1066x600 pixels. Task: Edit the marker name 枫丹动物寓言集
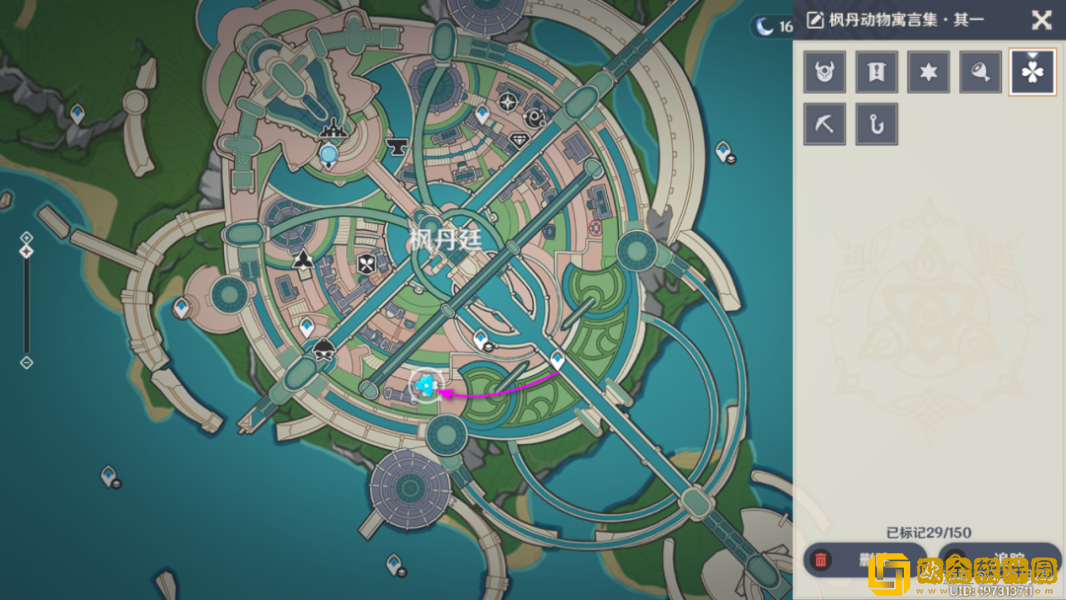click(x=815, y=20)
